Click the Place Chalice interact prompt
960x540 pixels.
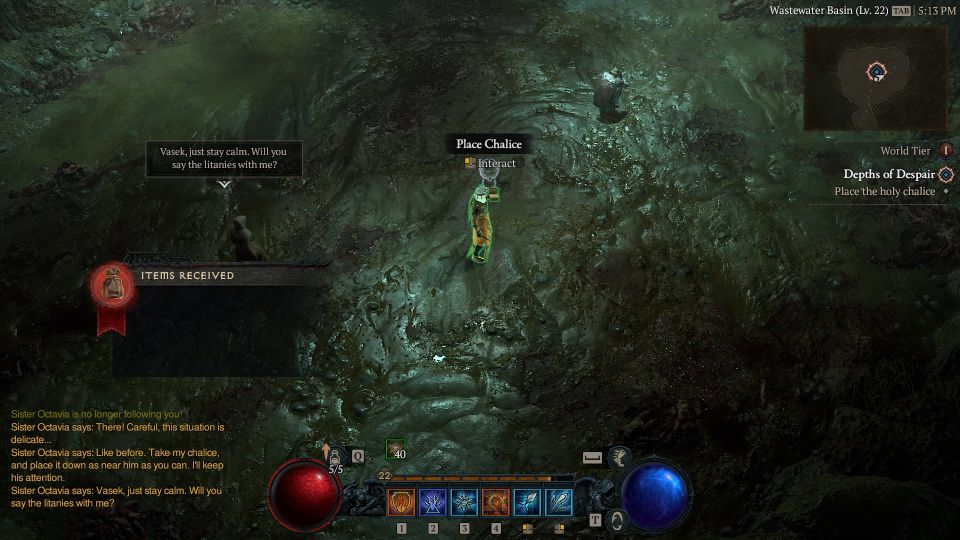tap(489, 145)
